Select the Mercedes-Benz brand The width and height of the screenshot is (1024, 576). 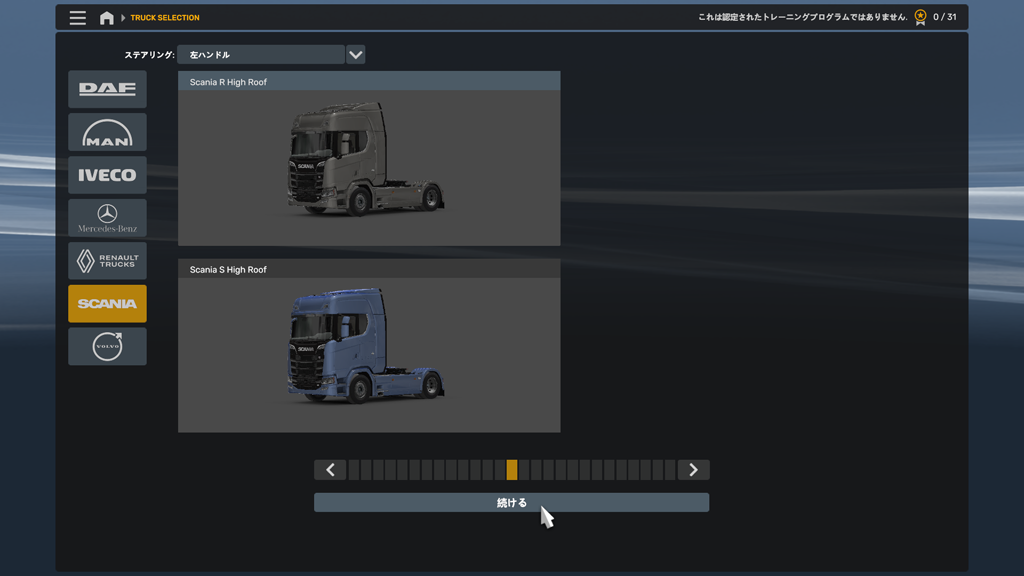click(x=107, y=218)
